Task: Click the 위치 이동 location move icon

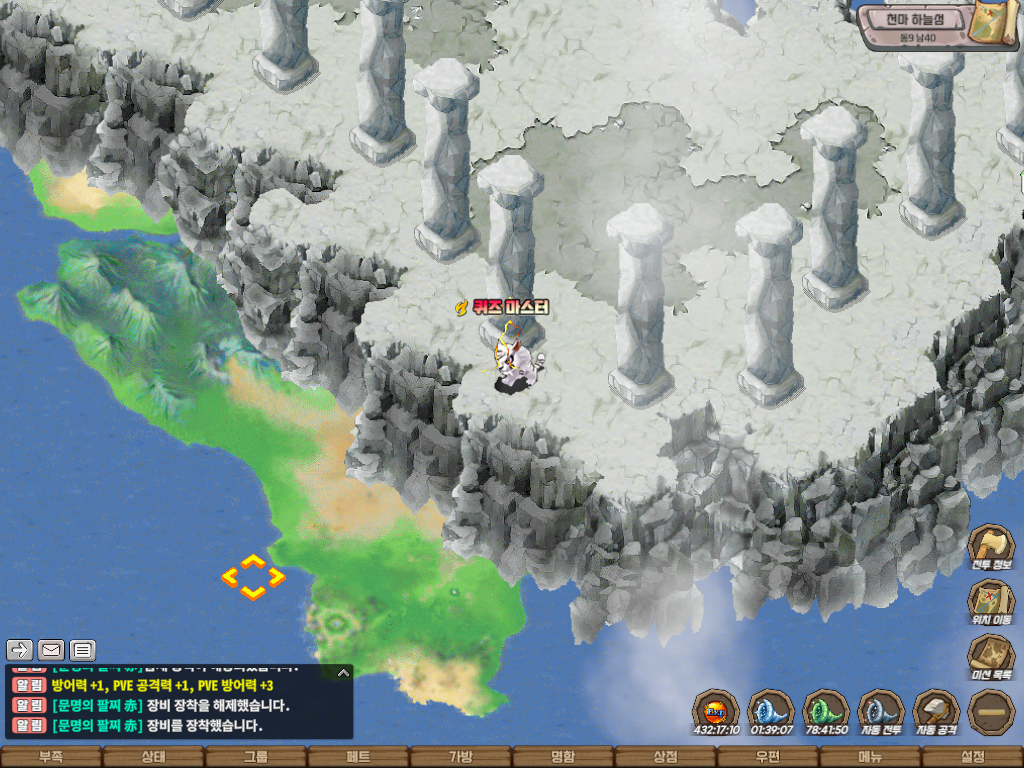Action: point(991,601)
